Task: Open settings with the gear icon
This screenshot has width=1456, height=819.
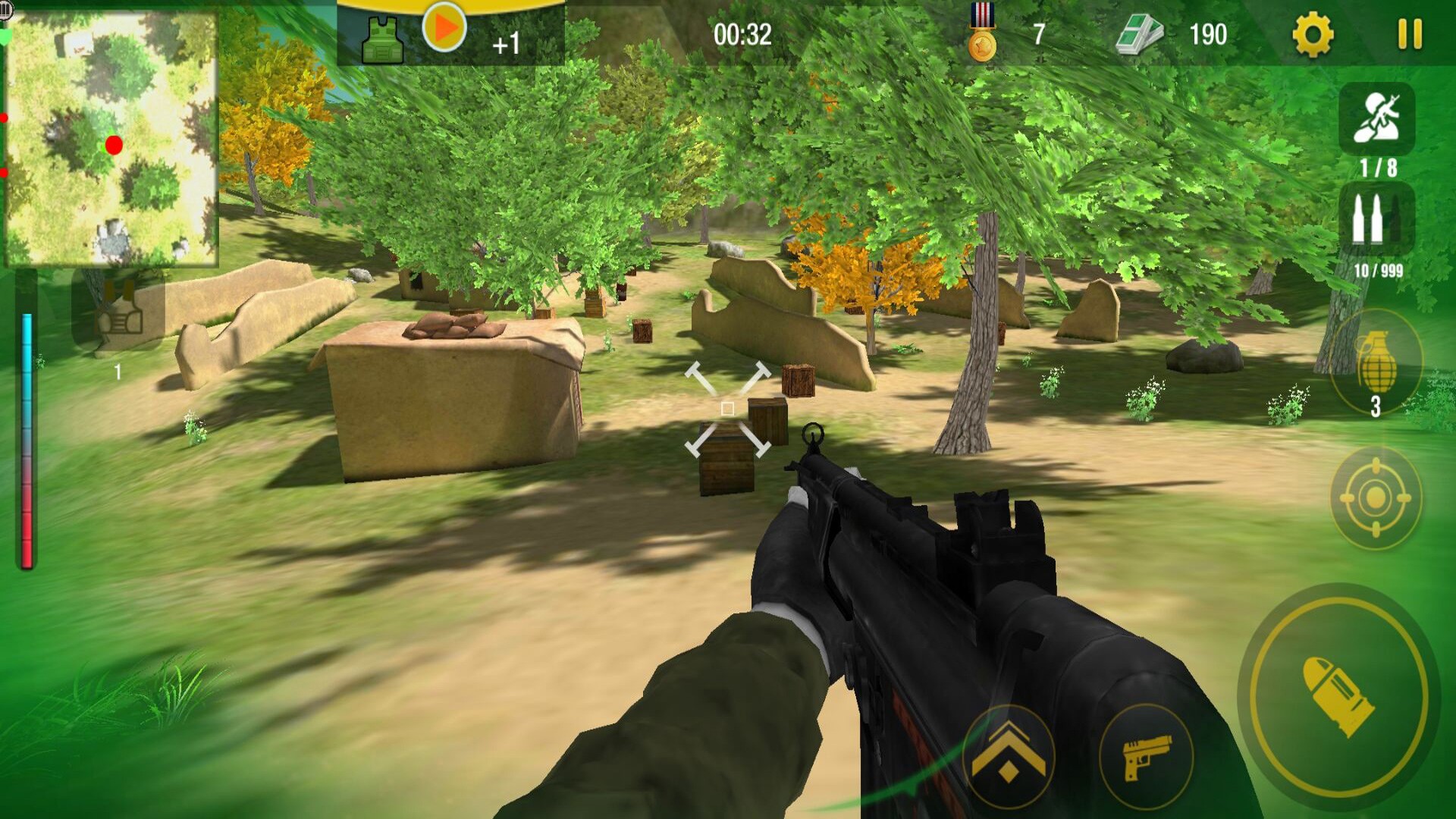Action: (x=1313, y=35)
